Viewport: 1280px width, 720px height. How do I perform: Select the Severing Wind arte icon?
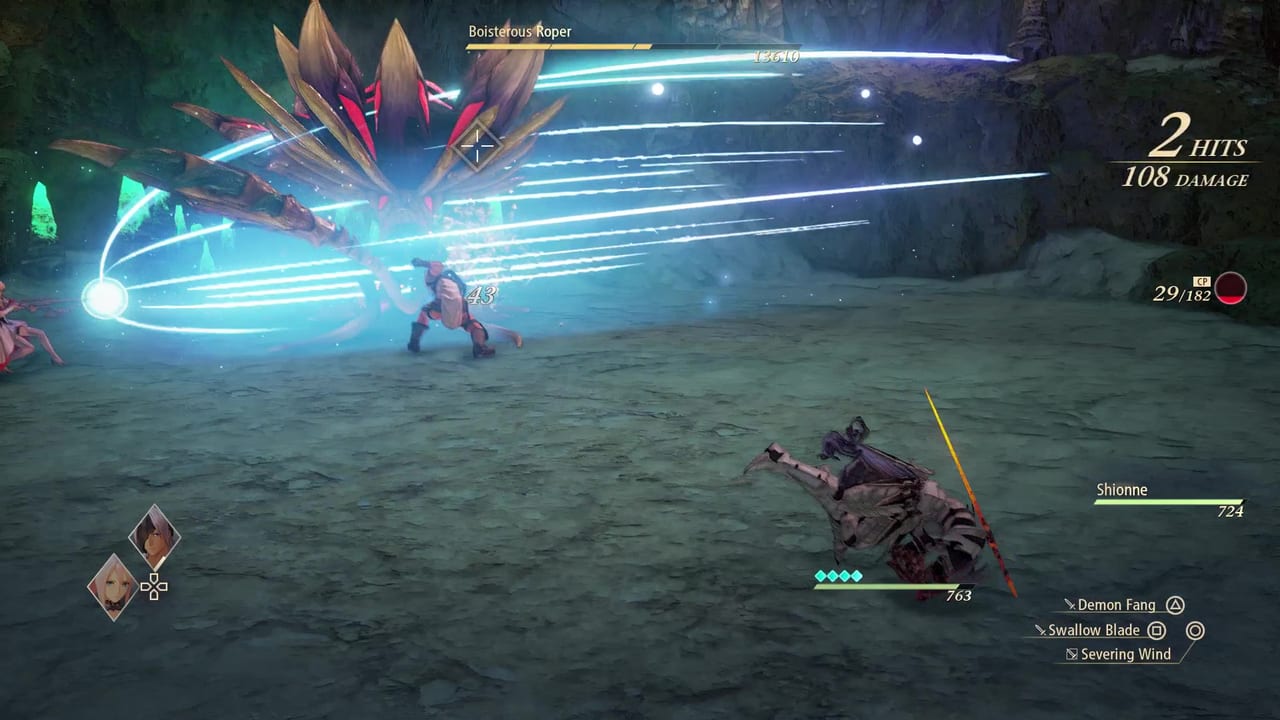1071,653
